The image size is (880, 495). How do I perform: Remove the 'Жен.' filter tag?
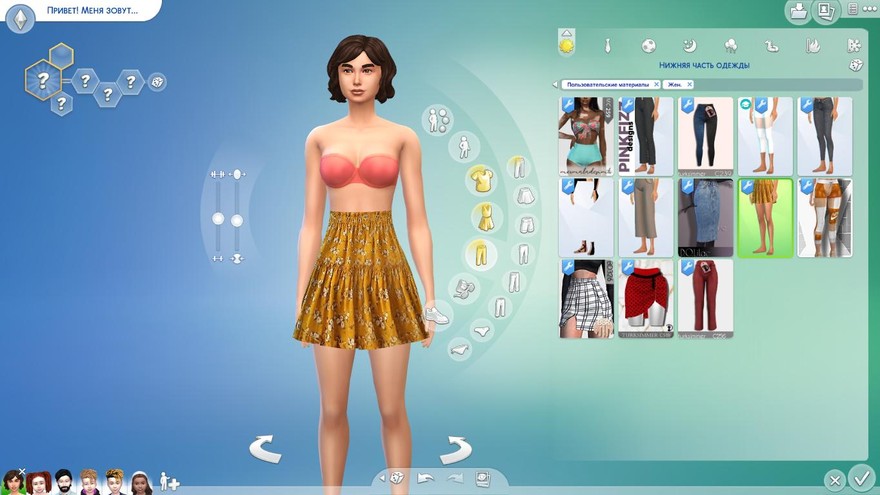(689, 85)
